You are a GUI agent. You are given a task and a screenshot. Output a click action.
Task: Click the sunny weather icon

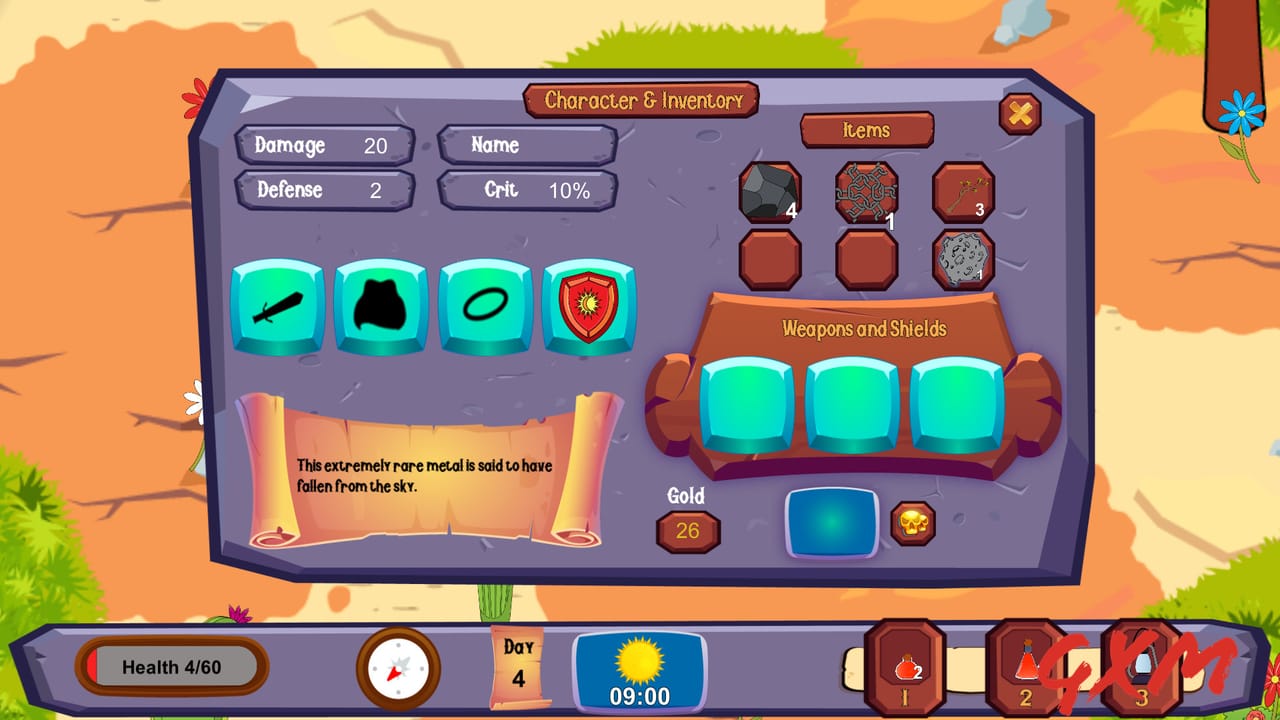pos(638,662)
